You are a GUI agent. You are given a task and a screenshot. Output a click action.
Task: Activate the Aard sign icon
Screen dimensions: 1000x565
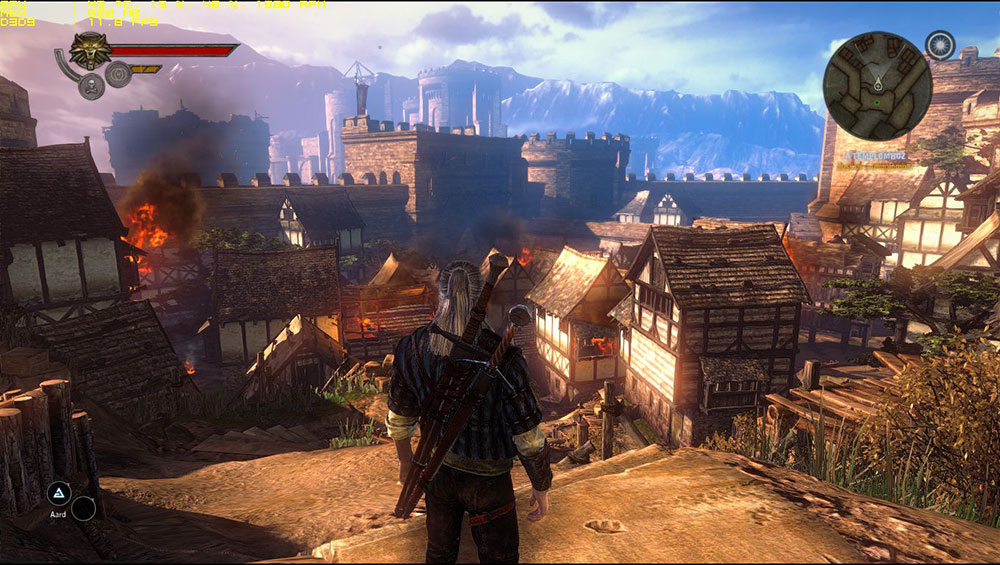click(x=58, y=492)
